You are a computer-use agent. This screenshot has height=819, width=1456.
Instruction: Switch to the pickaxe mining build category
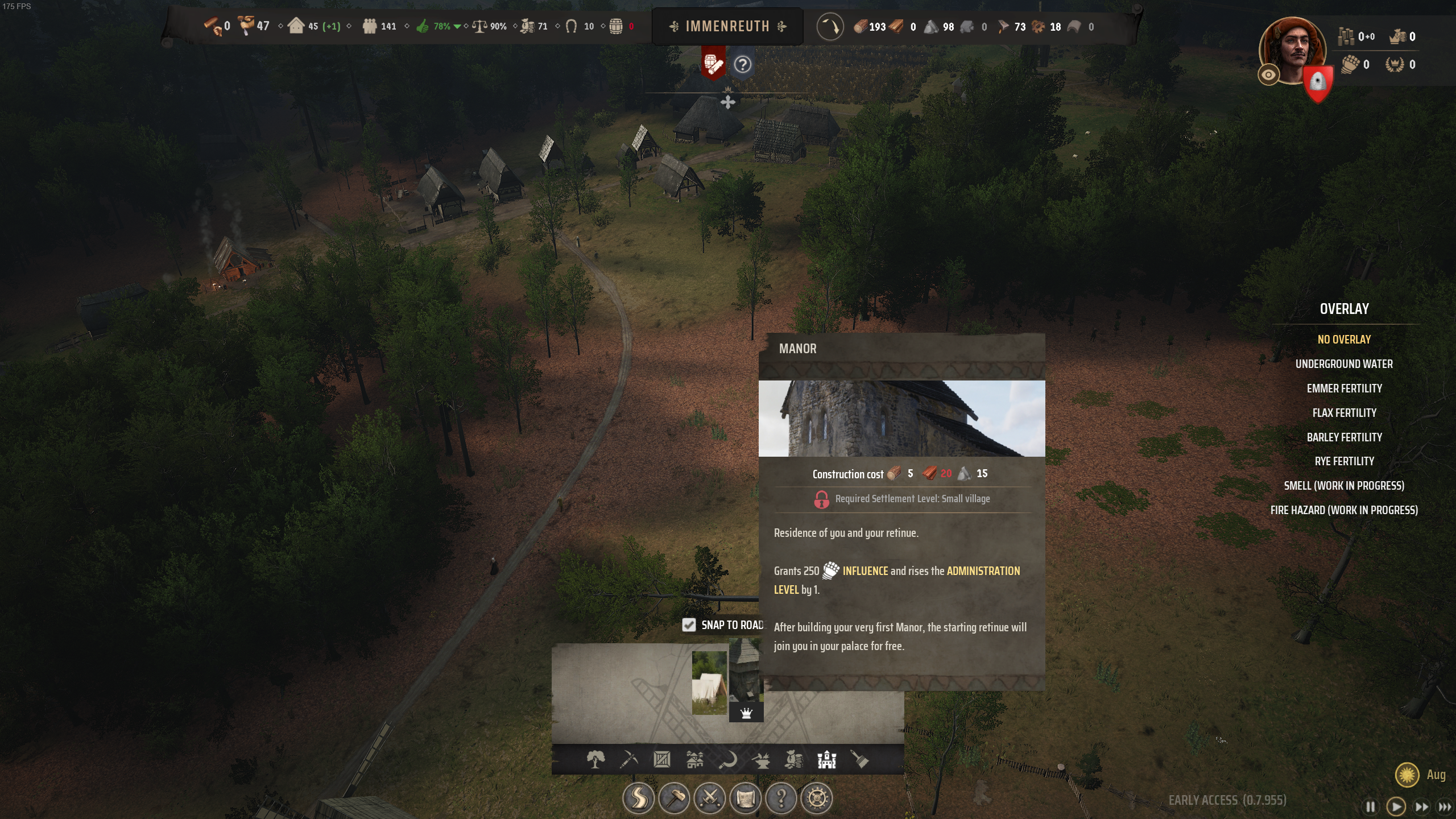point(628,759)
